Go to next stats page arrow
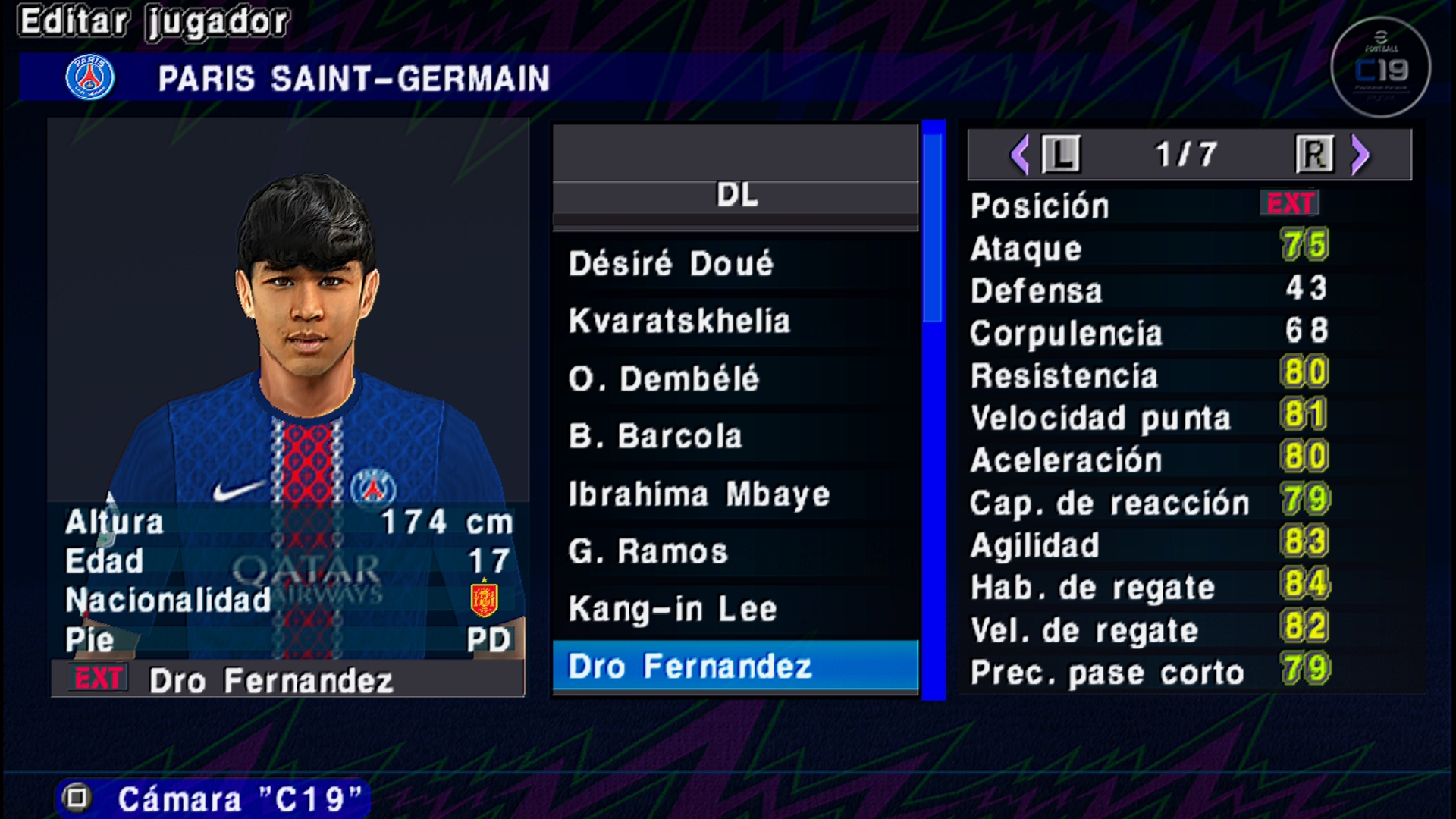 (1360, 155)
